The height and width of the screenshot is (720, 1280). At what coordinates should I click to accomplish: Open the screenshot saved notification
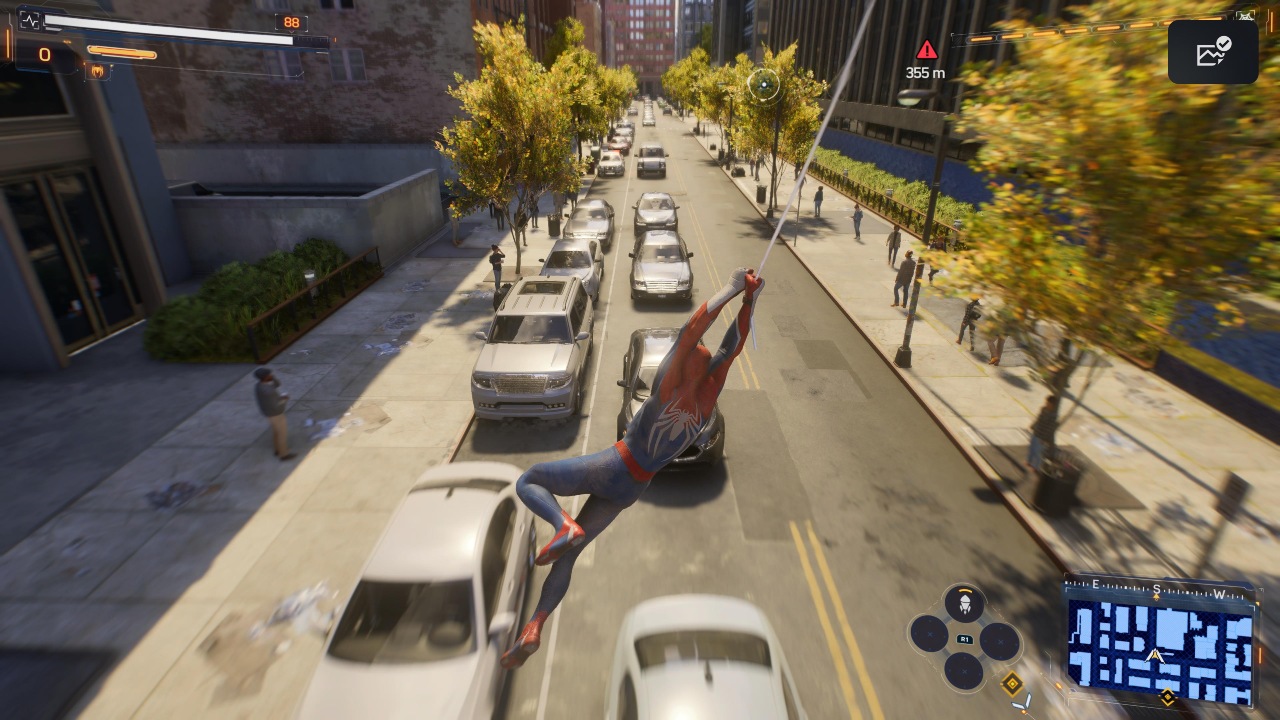(x=1212, y=52)
